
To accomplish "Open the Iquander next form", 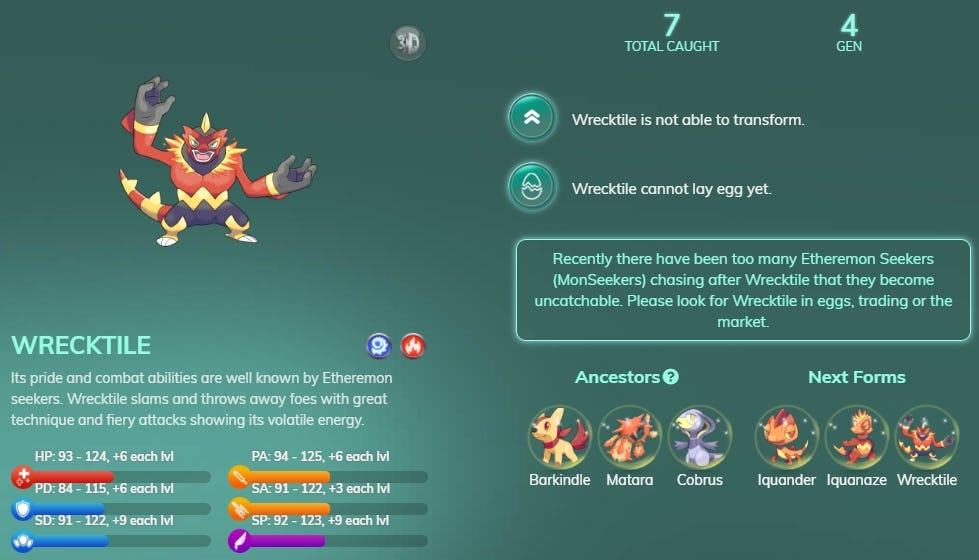I will [x=786, y=437].
